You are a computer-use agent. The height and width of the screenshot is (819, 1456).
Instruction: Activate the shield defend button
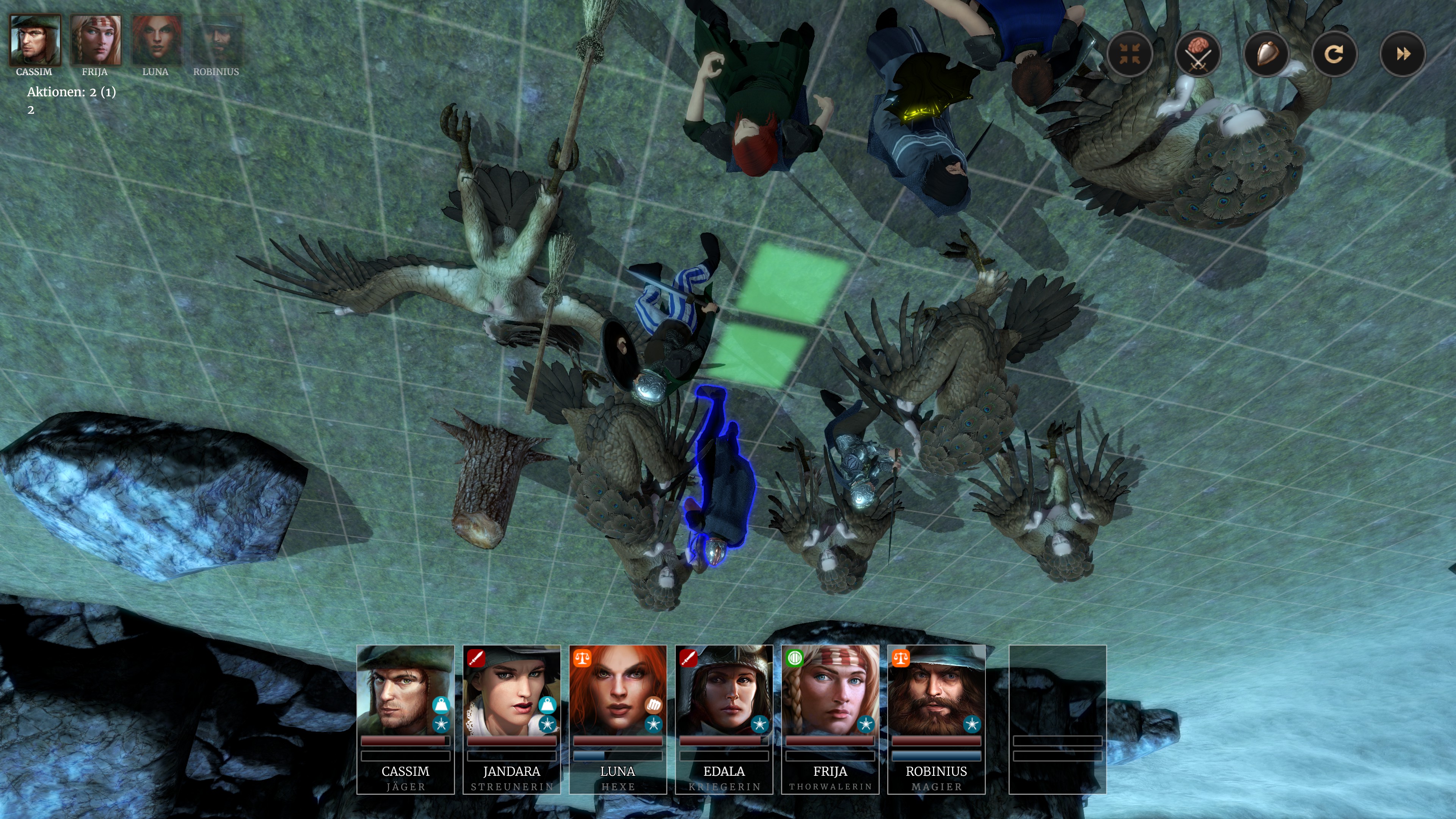tap(1266, 54)
